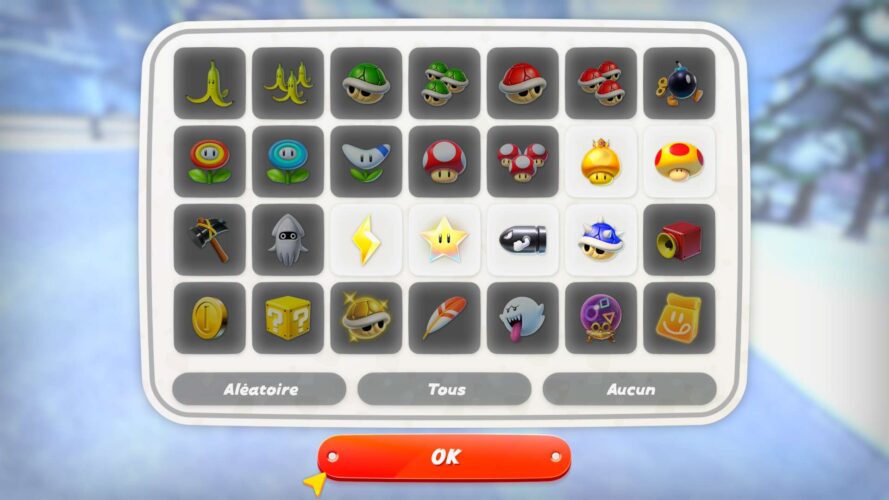
Task: Select all items with Tous
Action: 444,389
